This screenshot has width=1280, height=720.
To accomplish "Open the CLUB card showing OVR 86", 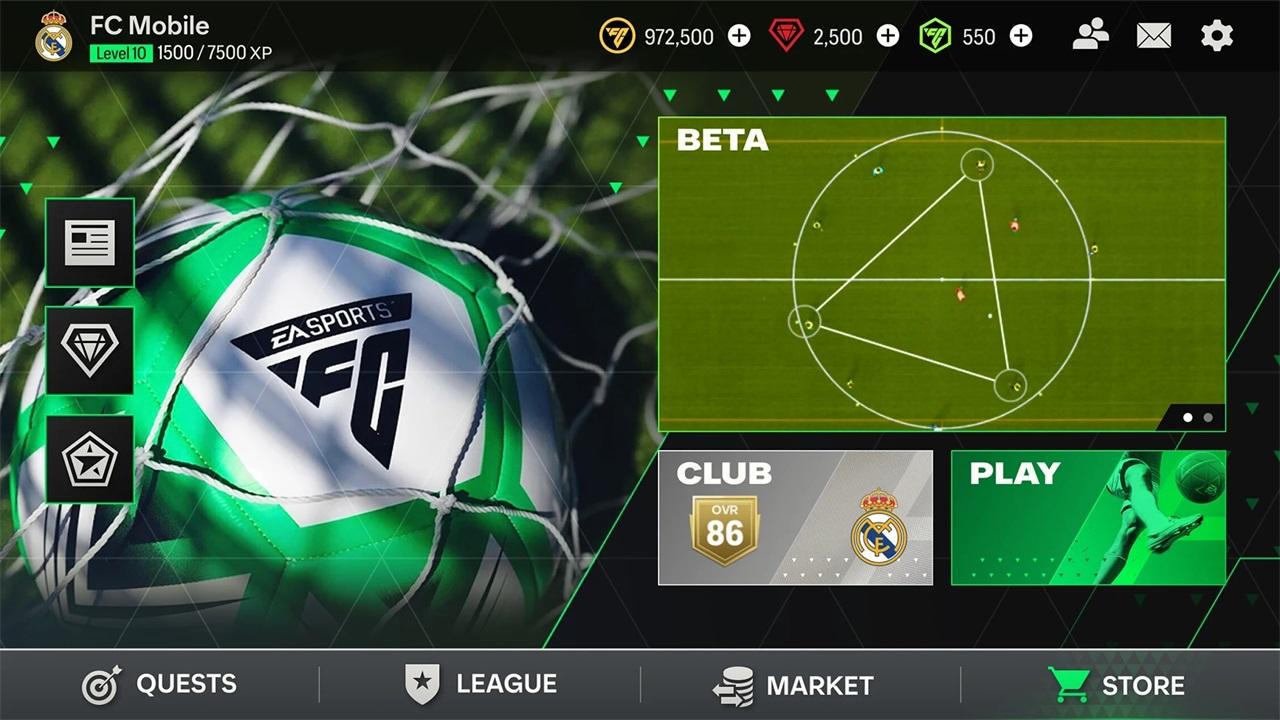I will (795, 520).
